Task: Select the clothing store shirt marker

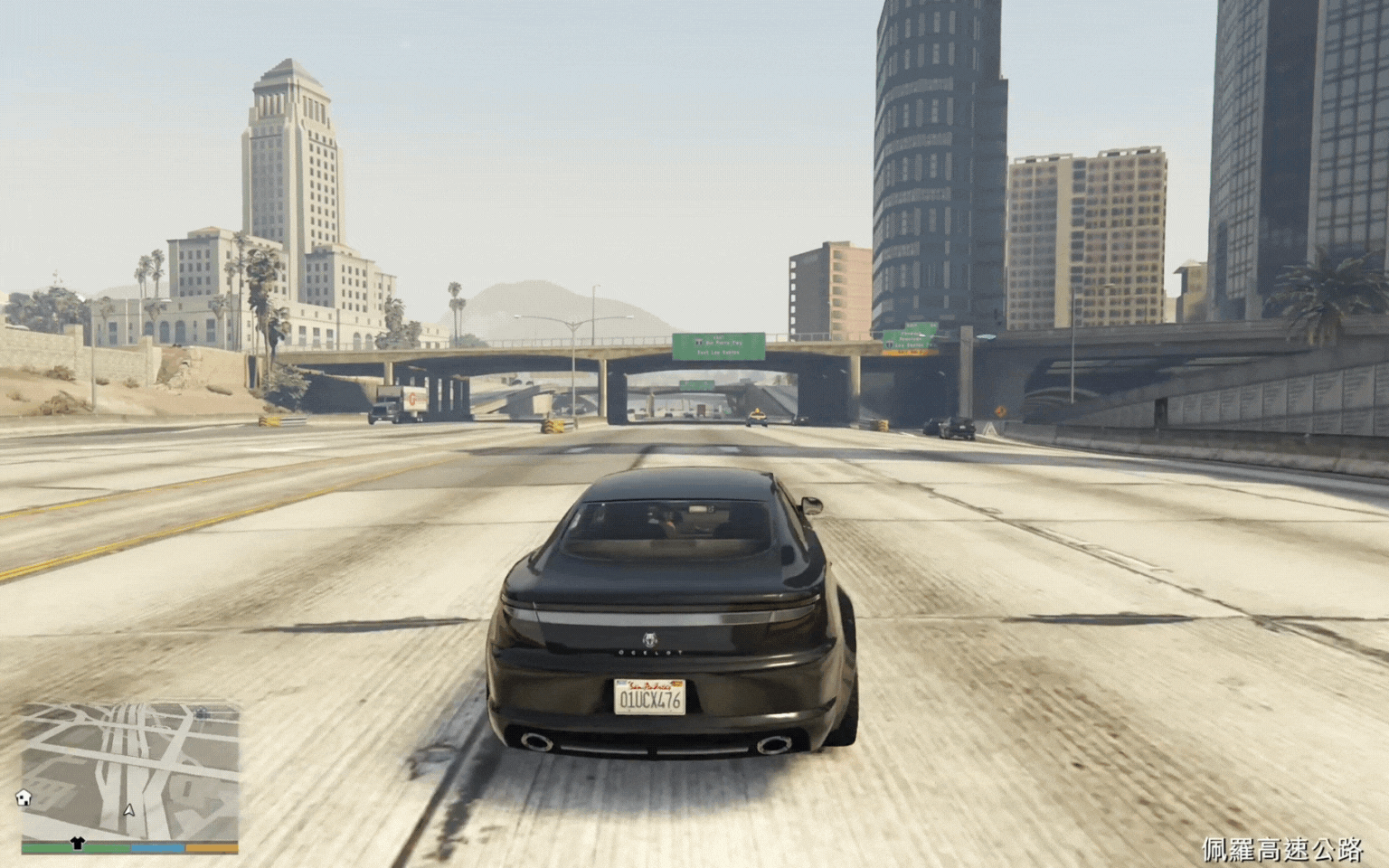Action: (x=77, y=843)
